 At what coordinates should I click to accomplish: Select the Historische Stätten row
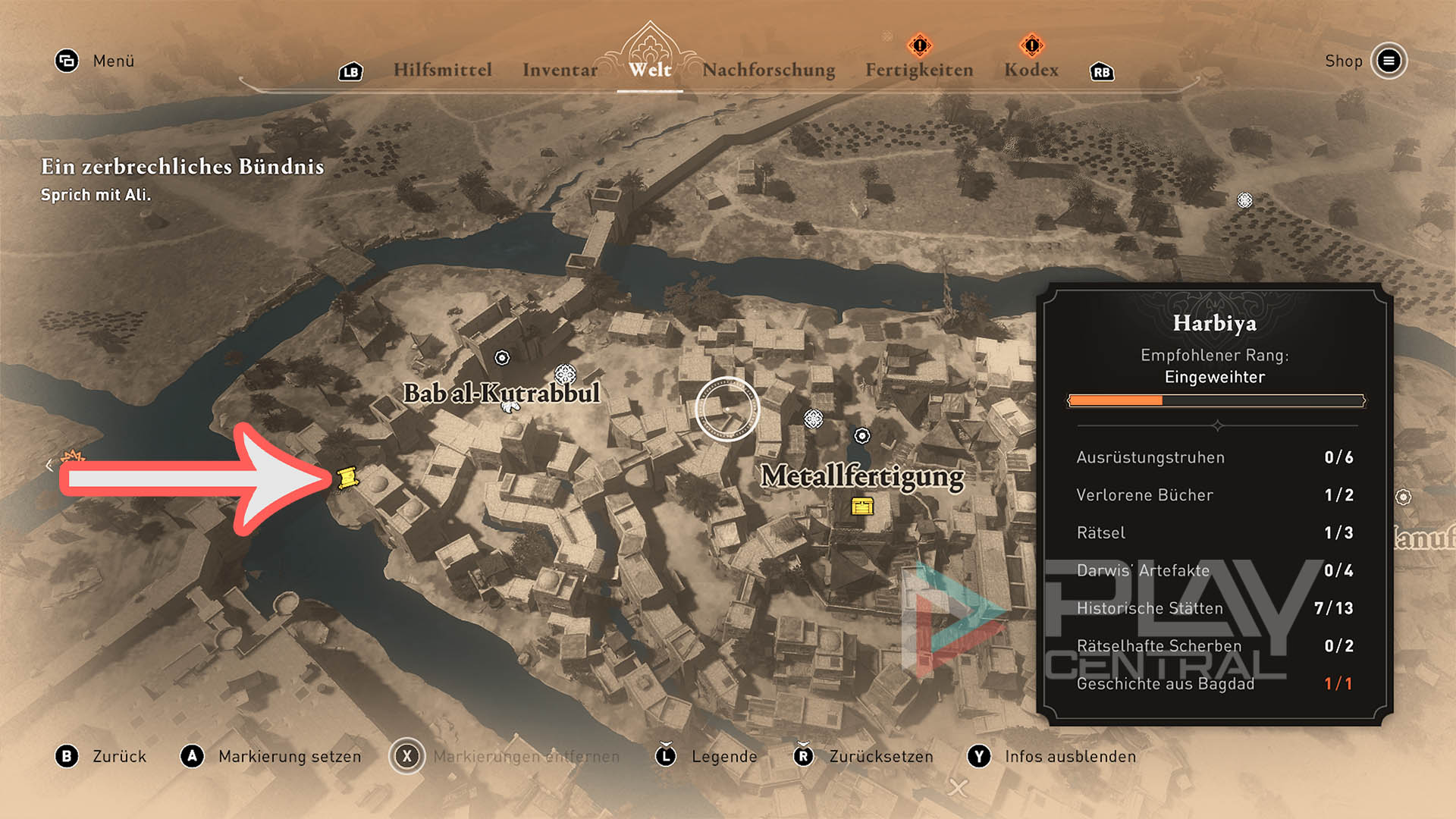click(1214, 608)
